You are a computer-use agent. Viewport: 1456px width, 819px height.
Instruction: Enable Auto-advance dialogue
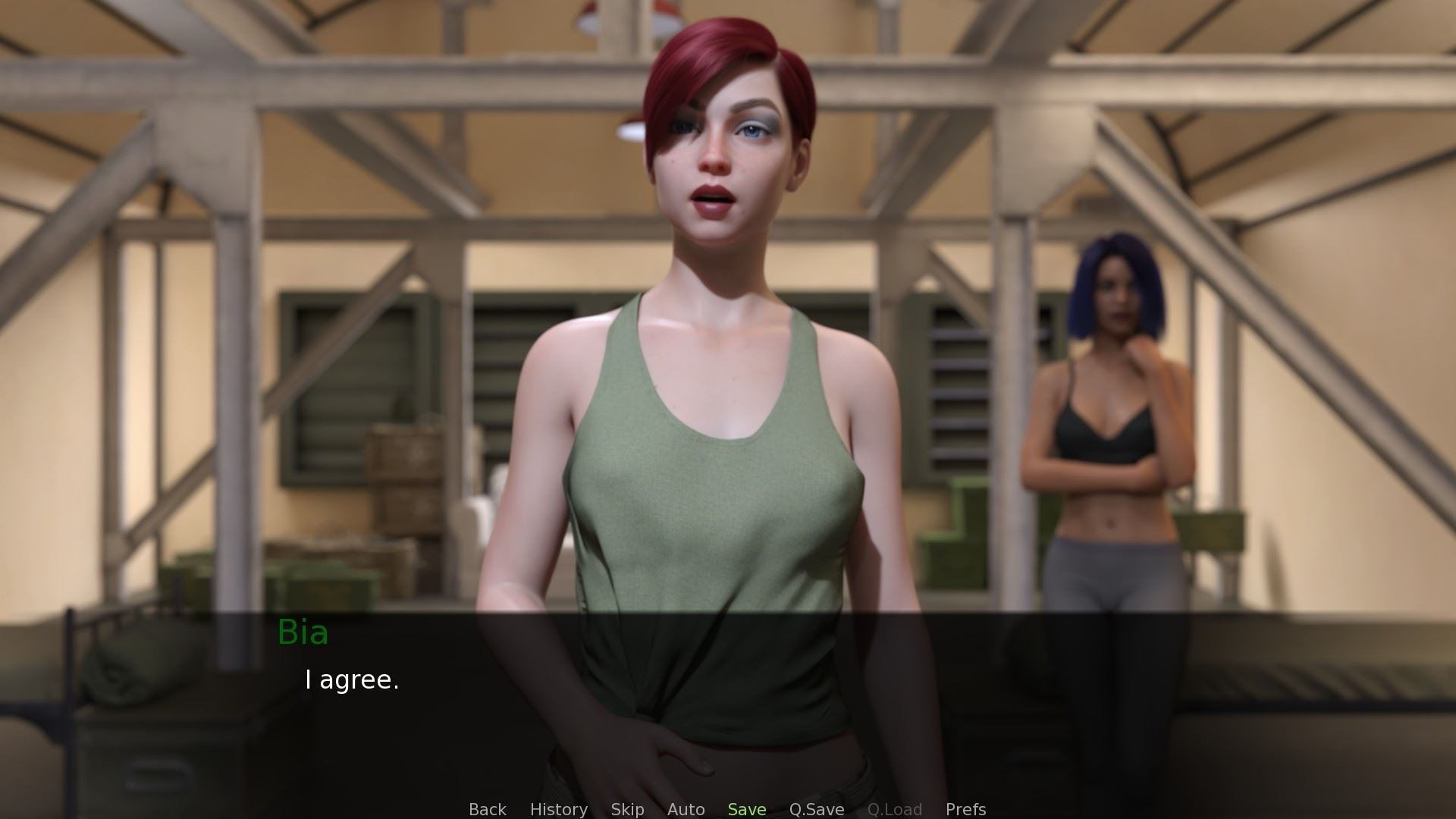(686, 809)
